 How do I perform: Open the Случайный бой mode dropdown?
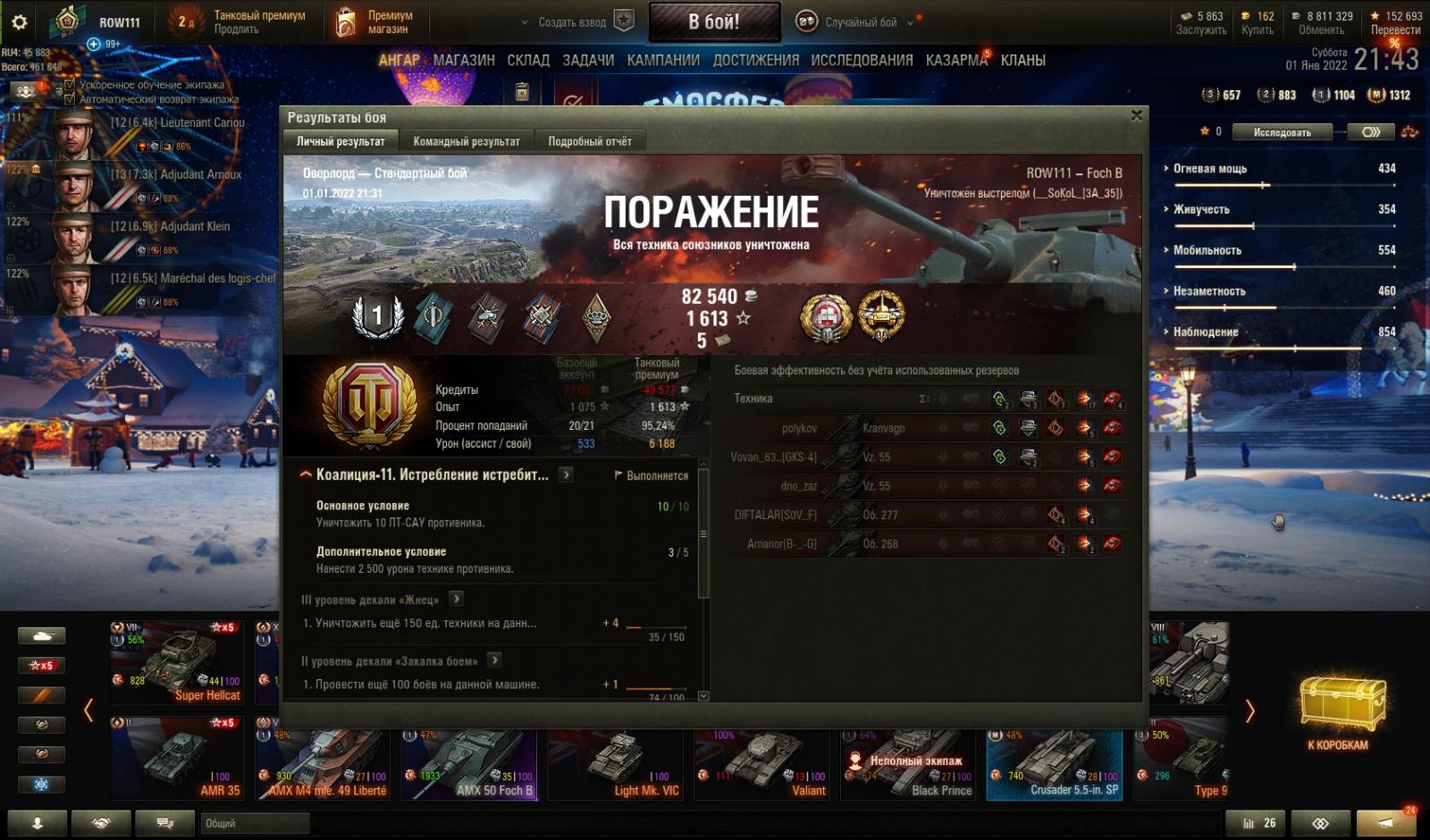click(x=860, y=22)
